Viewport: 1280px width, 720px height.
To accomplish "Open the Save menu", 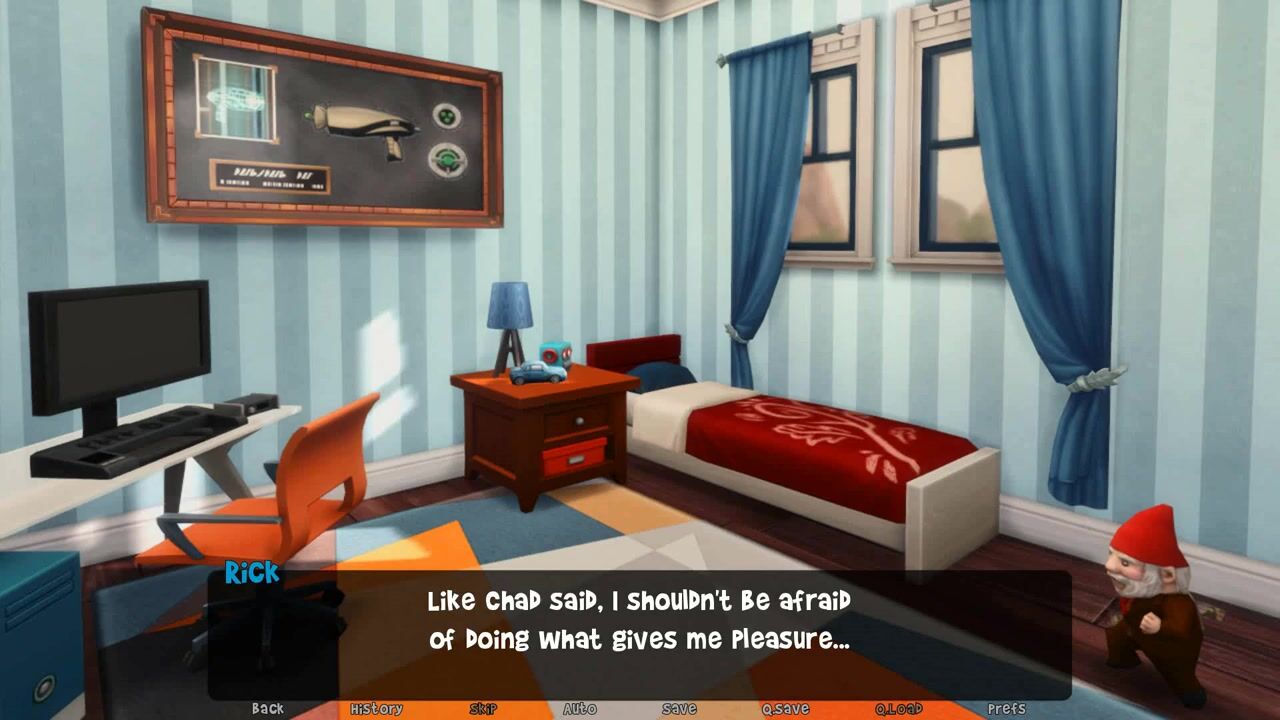I will [x=679, y=708].
